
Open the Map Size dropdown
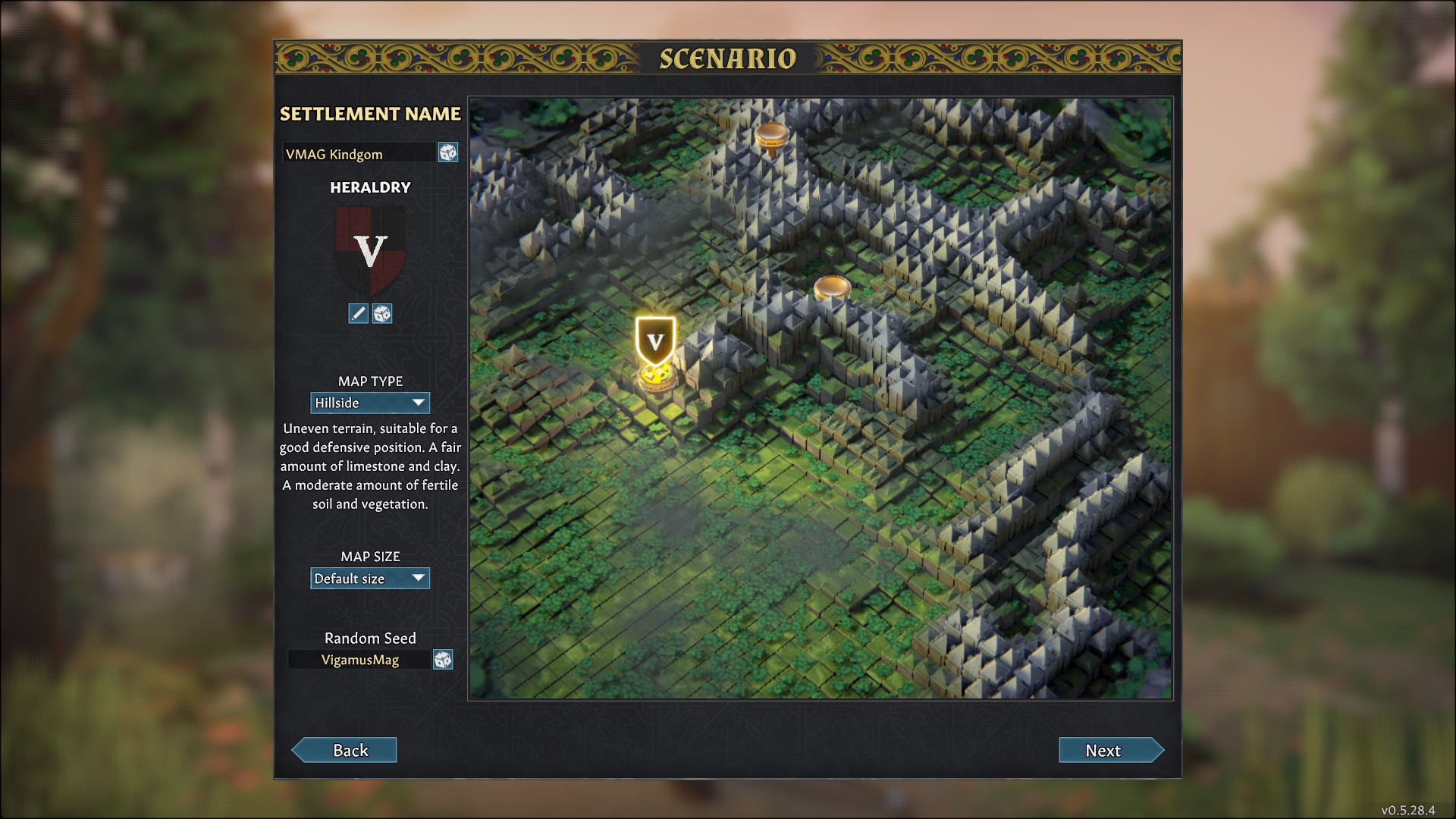pyautogui.click(x=370, y=579)
